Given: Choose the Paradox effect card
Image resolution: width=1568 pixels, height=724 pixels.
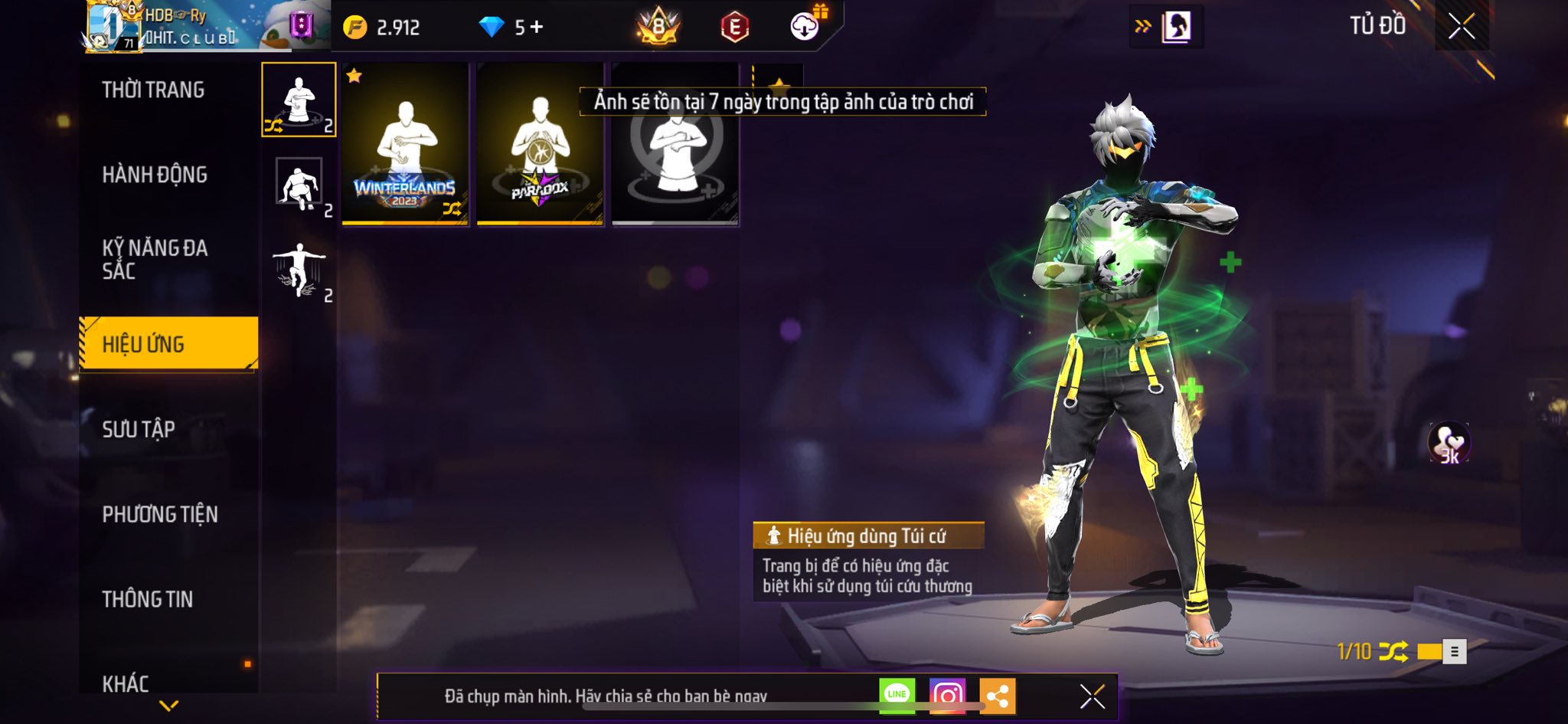Looking at the screenshot, I should pos(540,146).
